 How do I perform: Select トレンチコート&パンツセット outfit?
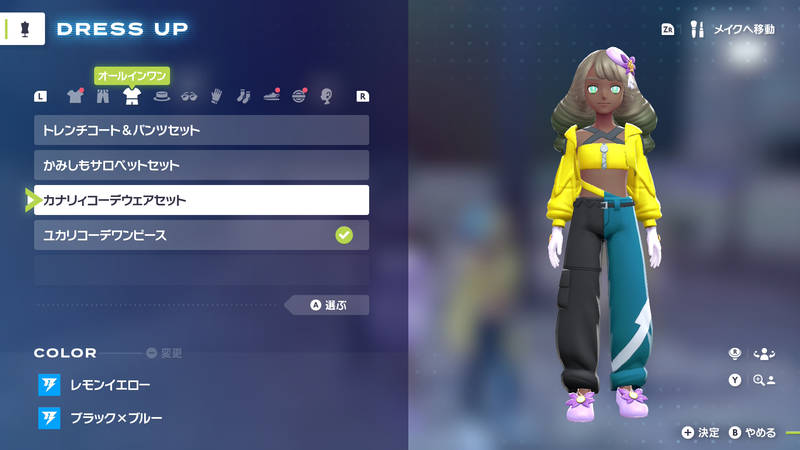[x=201, y=130]
